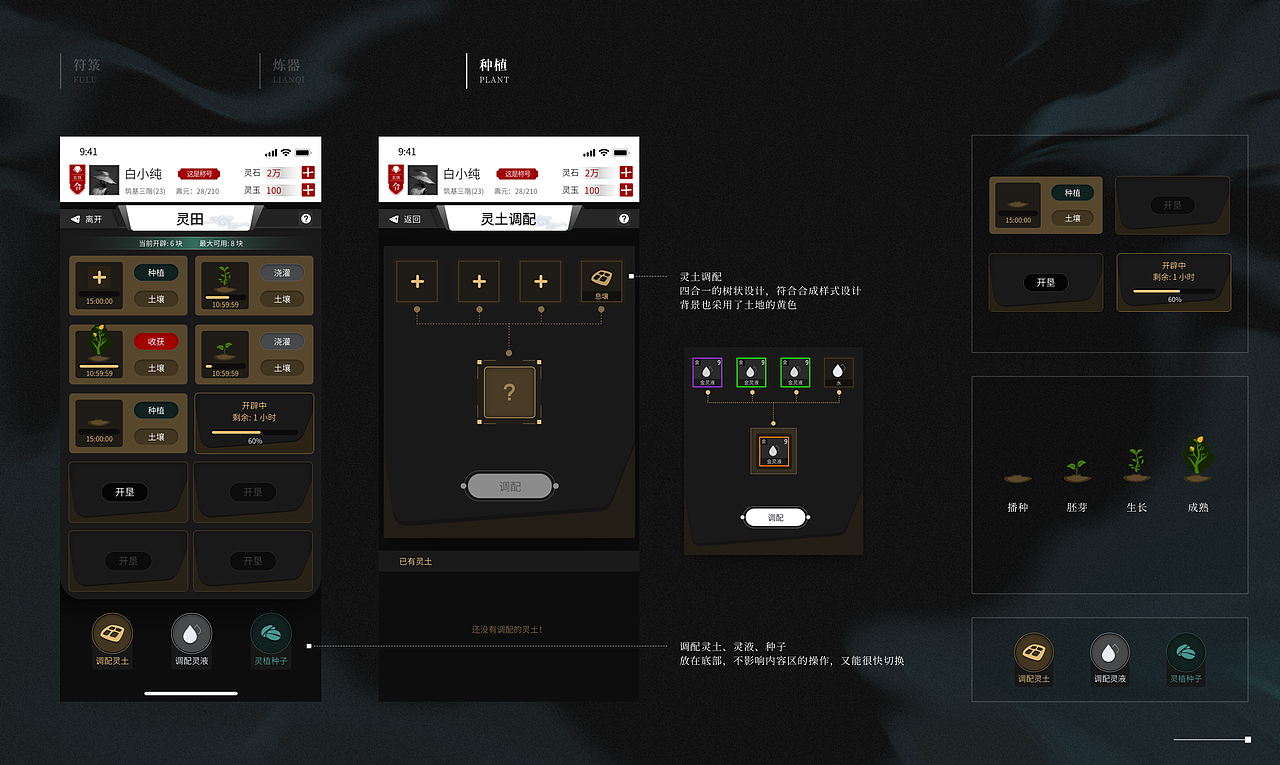Screen dimensions: 1280x765
Task: Click the orange 金灵液 result icon
Action: (x=772, y=451)
